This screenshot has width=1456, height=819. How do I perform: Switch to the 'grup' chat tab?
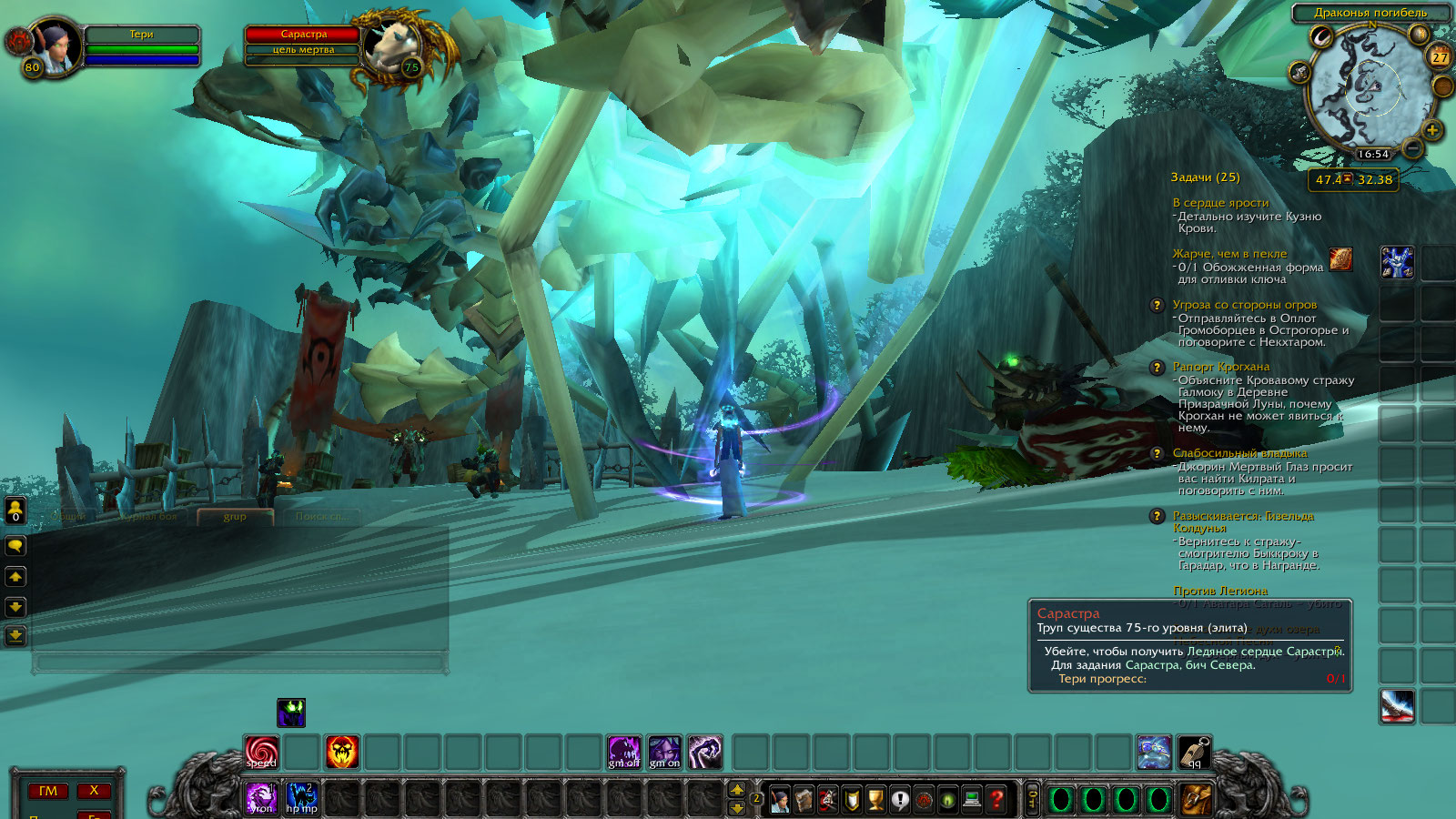pyautogui.click(x=235, y=516)
